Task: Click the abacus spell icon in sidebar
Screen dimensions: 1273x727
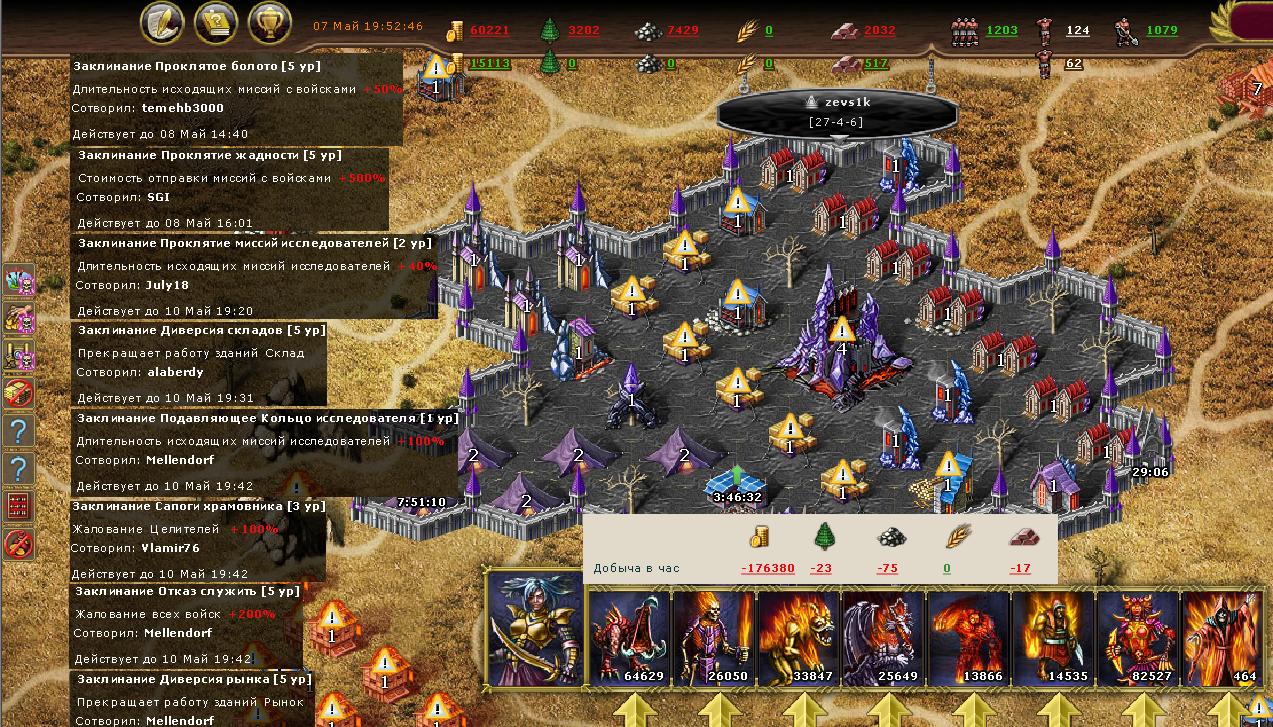Action: (x=20, y=506)
